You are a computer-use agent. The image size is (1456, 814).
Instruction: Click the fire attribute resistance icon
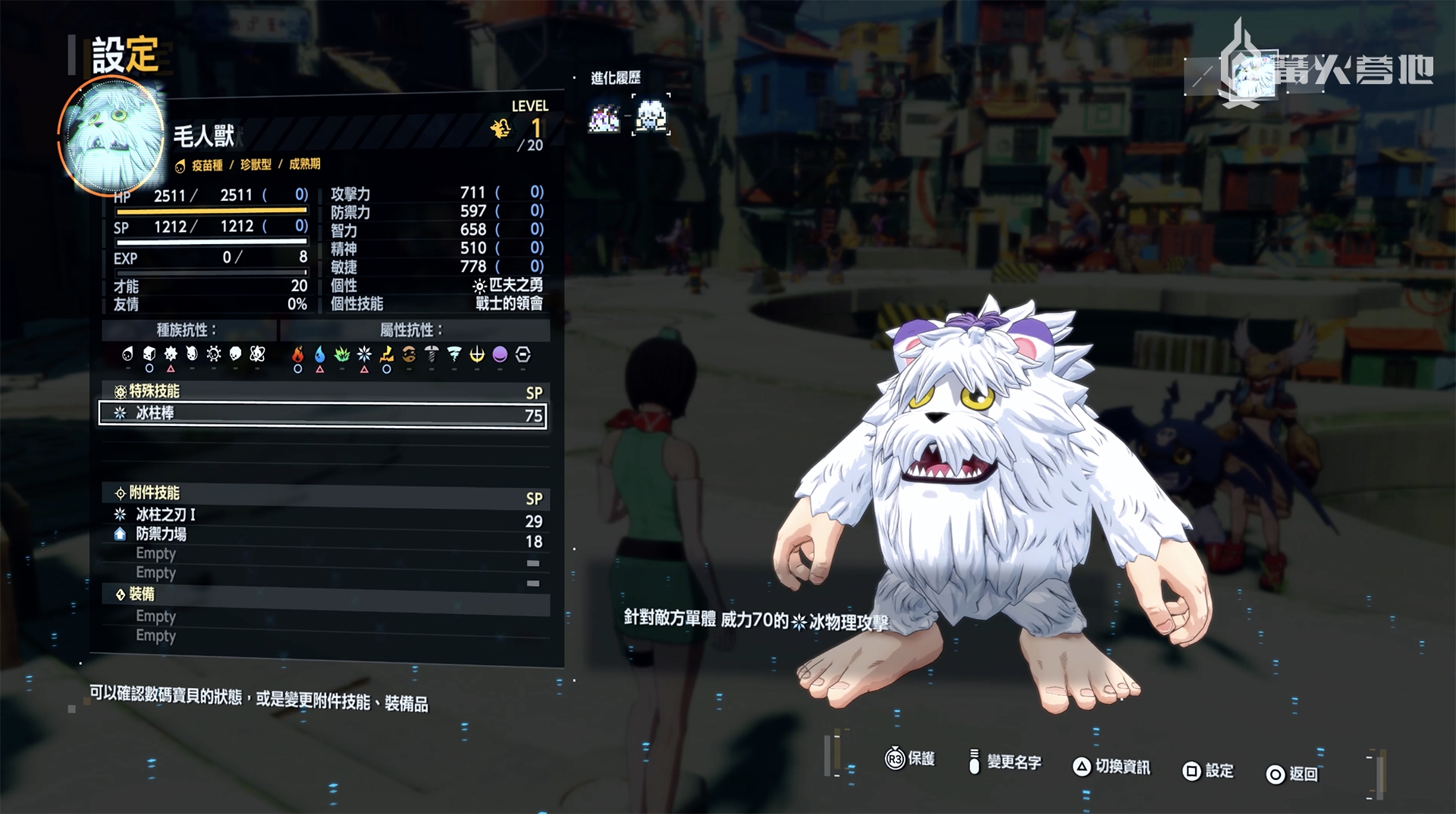click(298, 355)
